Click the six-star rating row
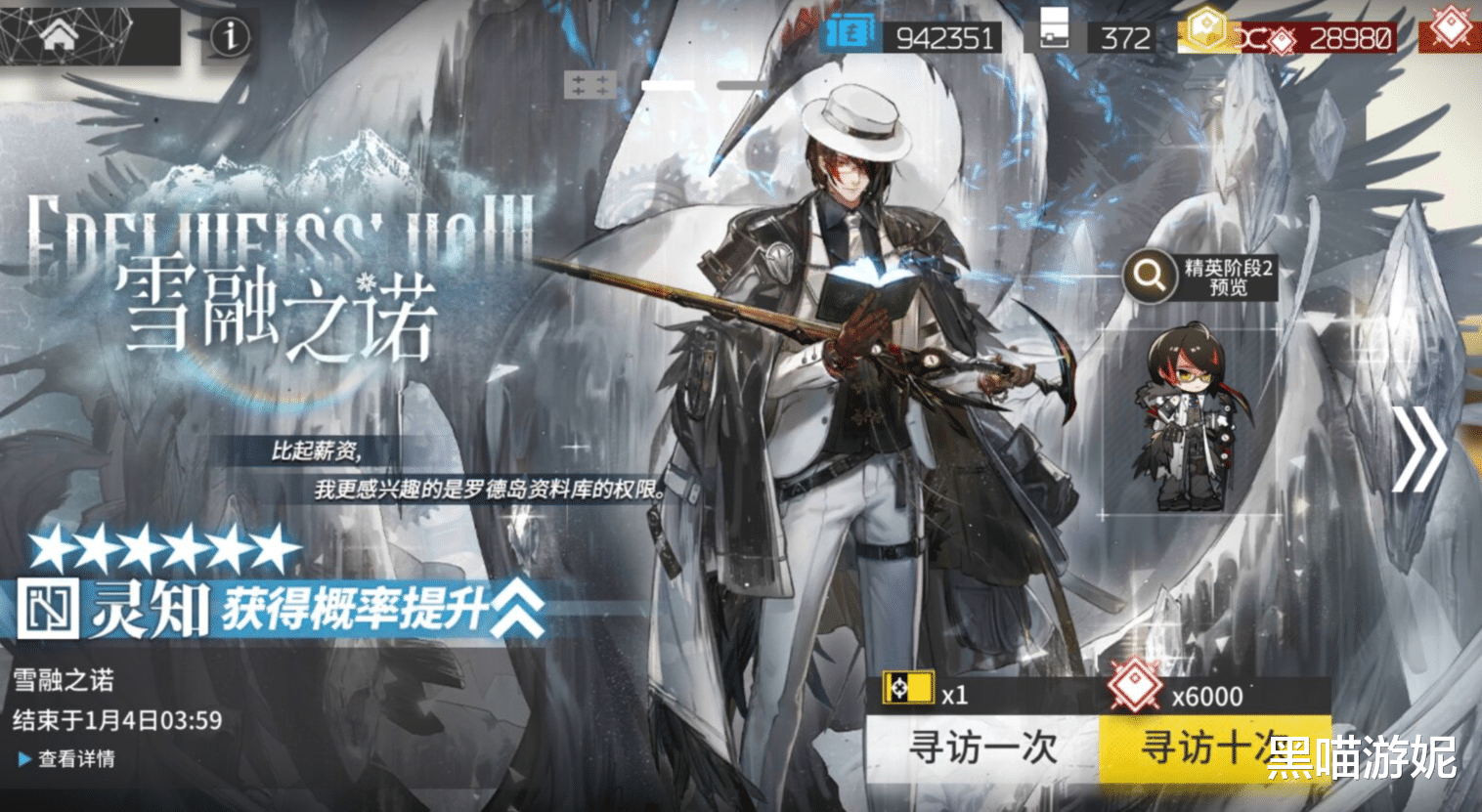The width and height of the screenshot is (1482, 812). (147, 552)
